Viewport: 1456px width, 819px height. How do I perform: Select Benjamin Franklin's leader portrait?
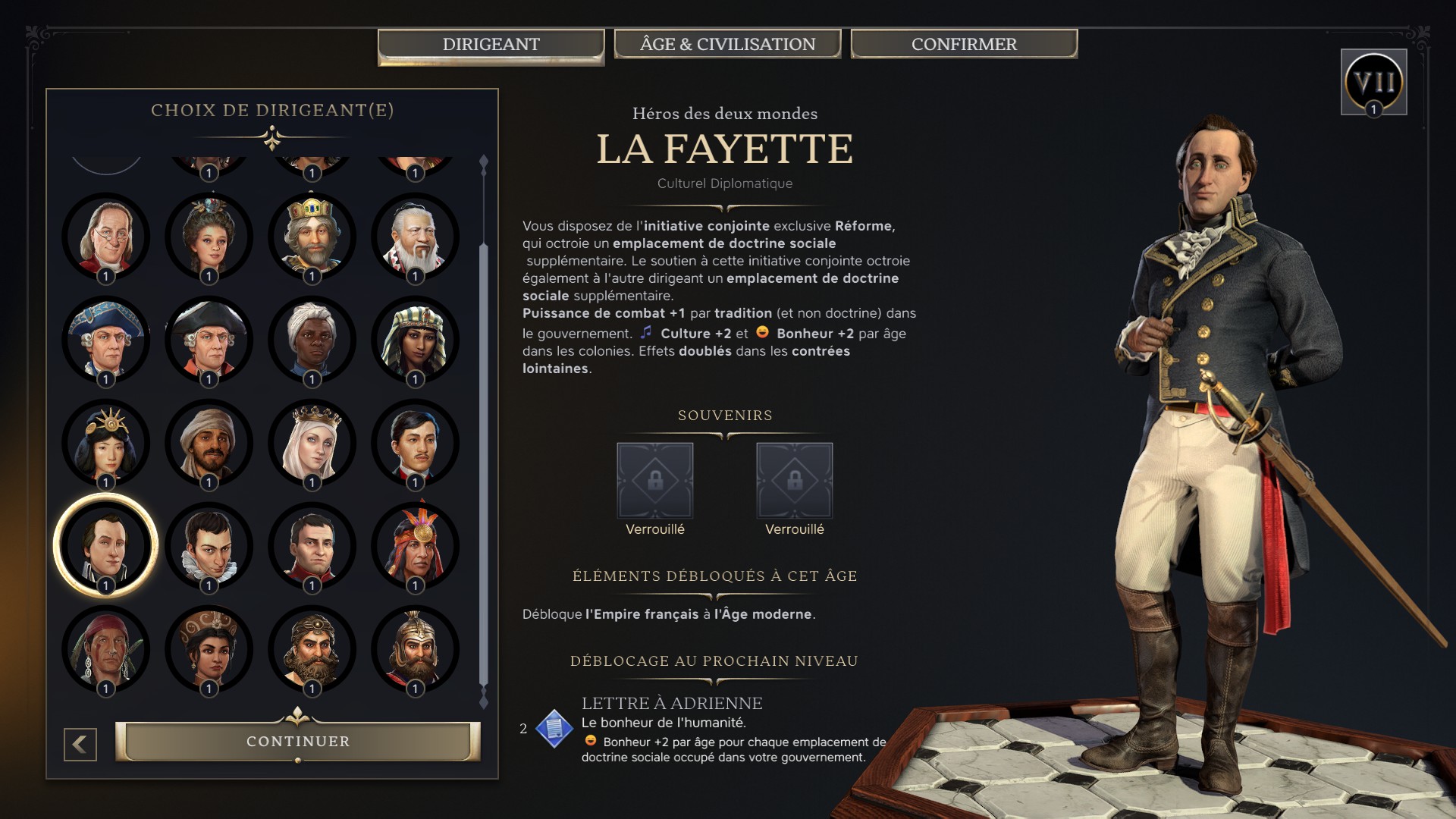click(x=106, y=237)
